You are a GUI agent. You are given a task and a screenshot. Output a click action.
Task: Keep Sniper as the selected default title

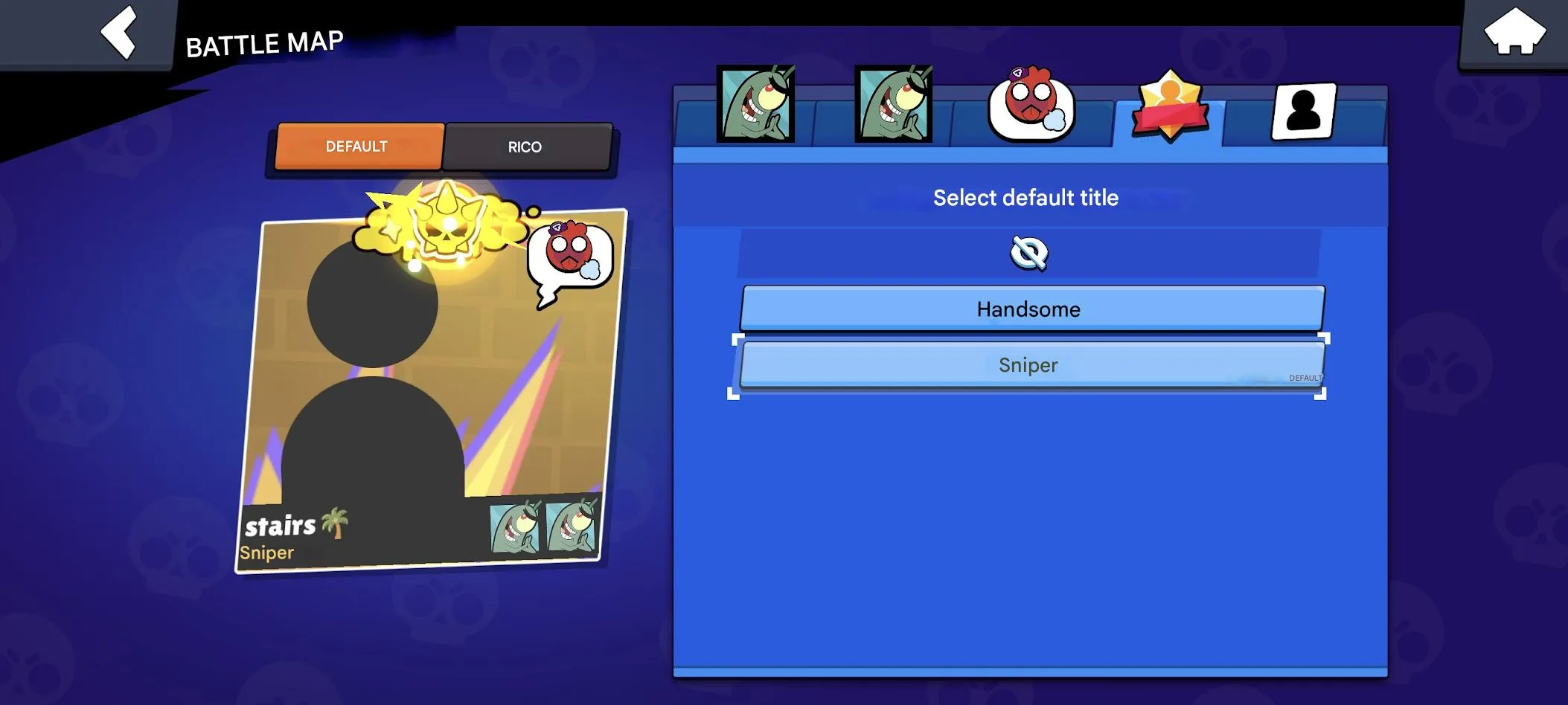(1028, 365)
